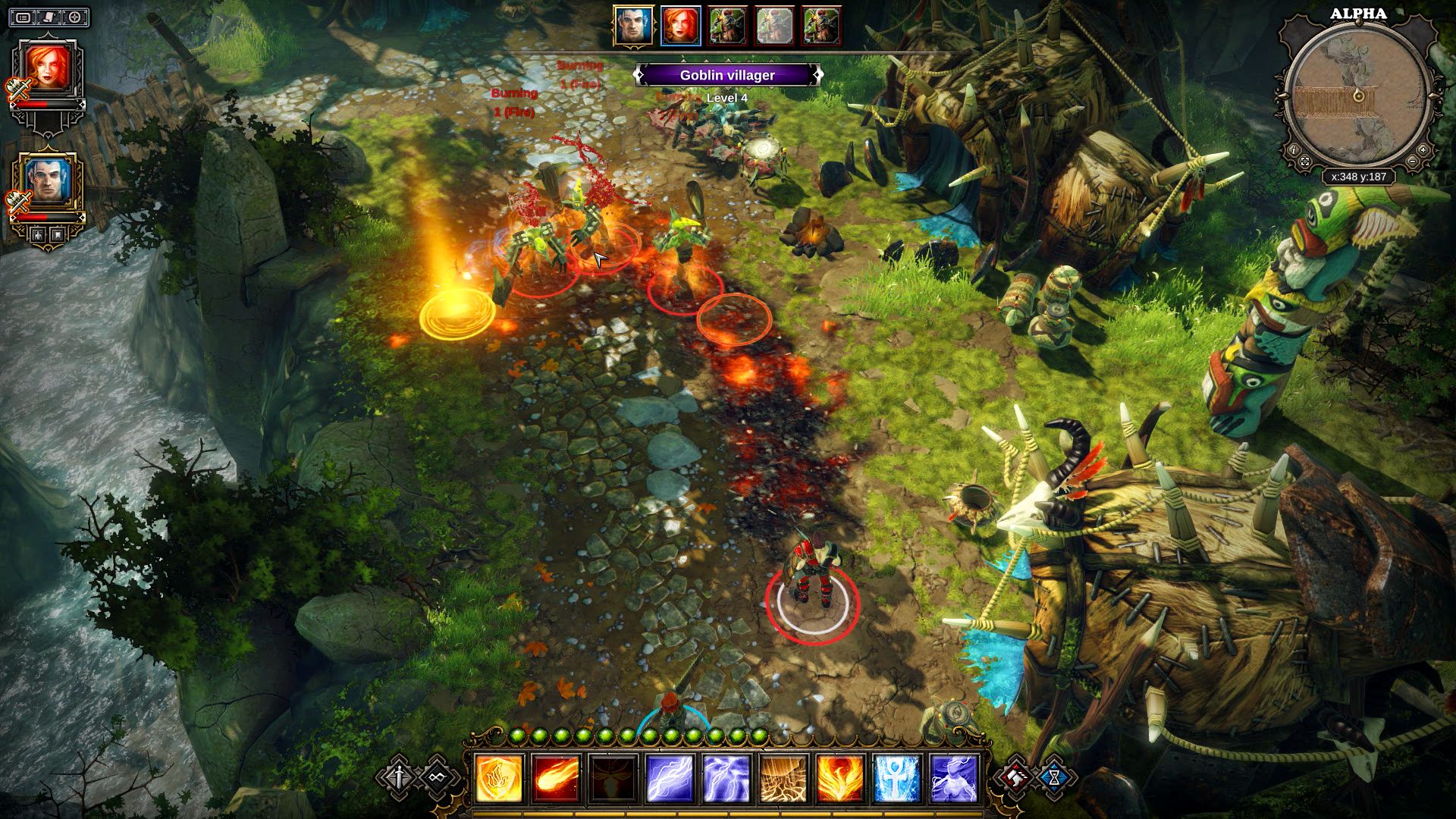
Task: Select the Goblin villager nameplate
Action: [728, 74]
